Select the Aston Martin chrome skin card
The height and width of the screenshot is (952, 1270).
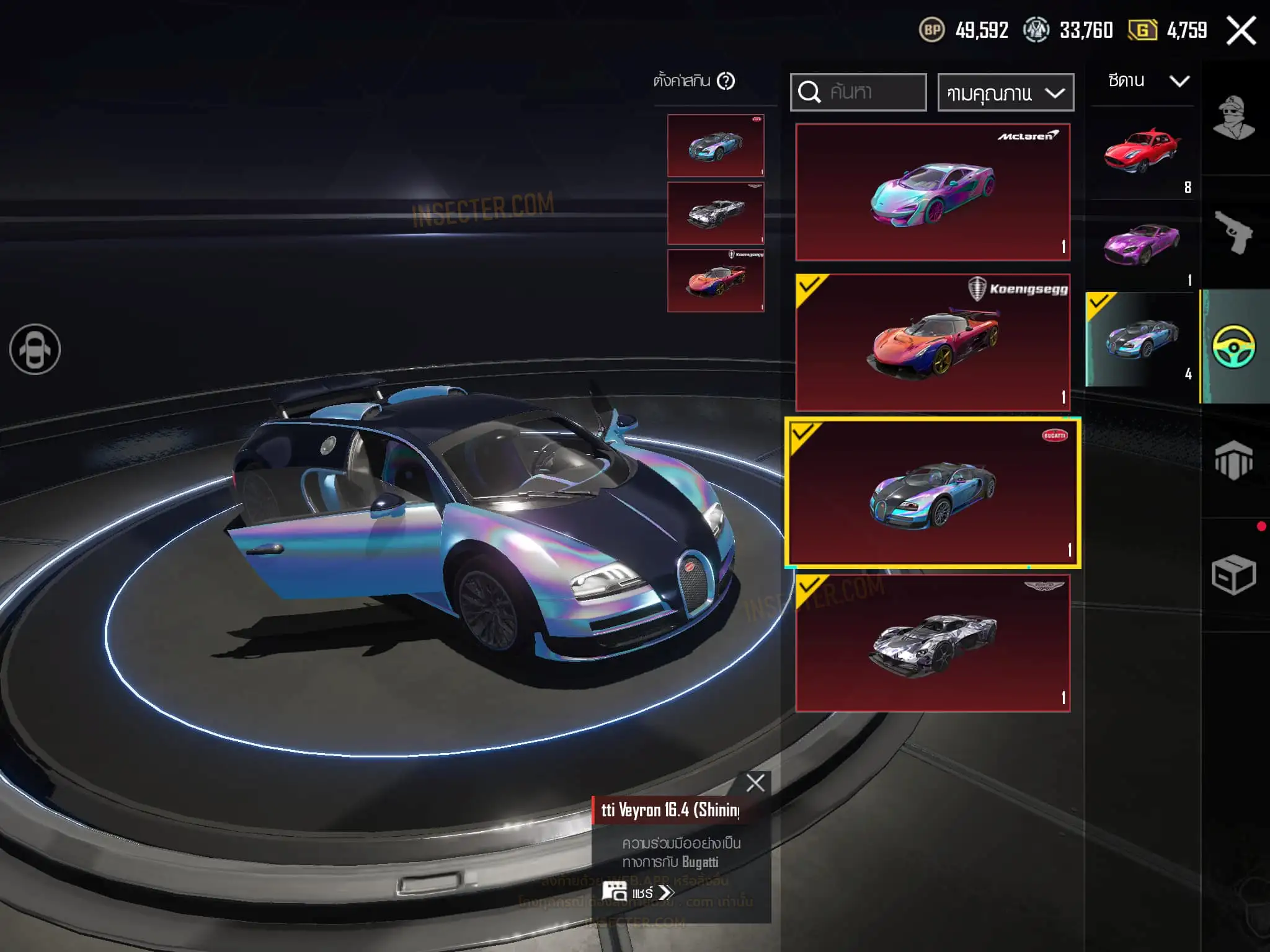933,643
